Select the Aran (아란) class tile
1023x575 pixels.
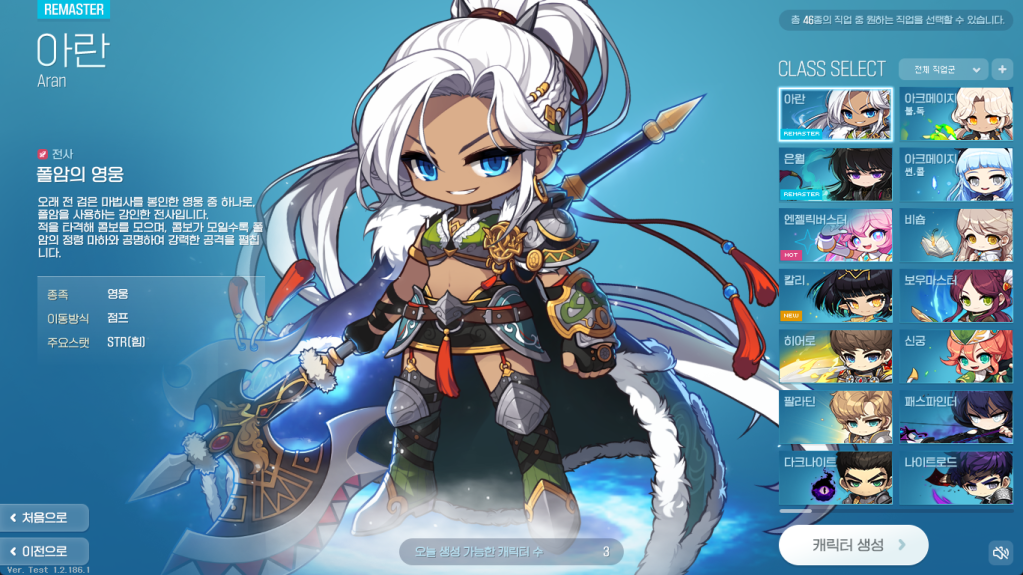pos(835,114)
